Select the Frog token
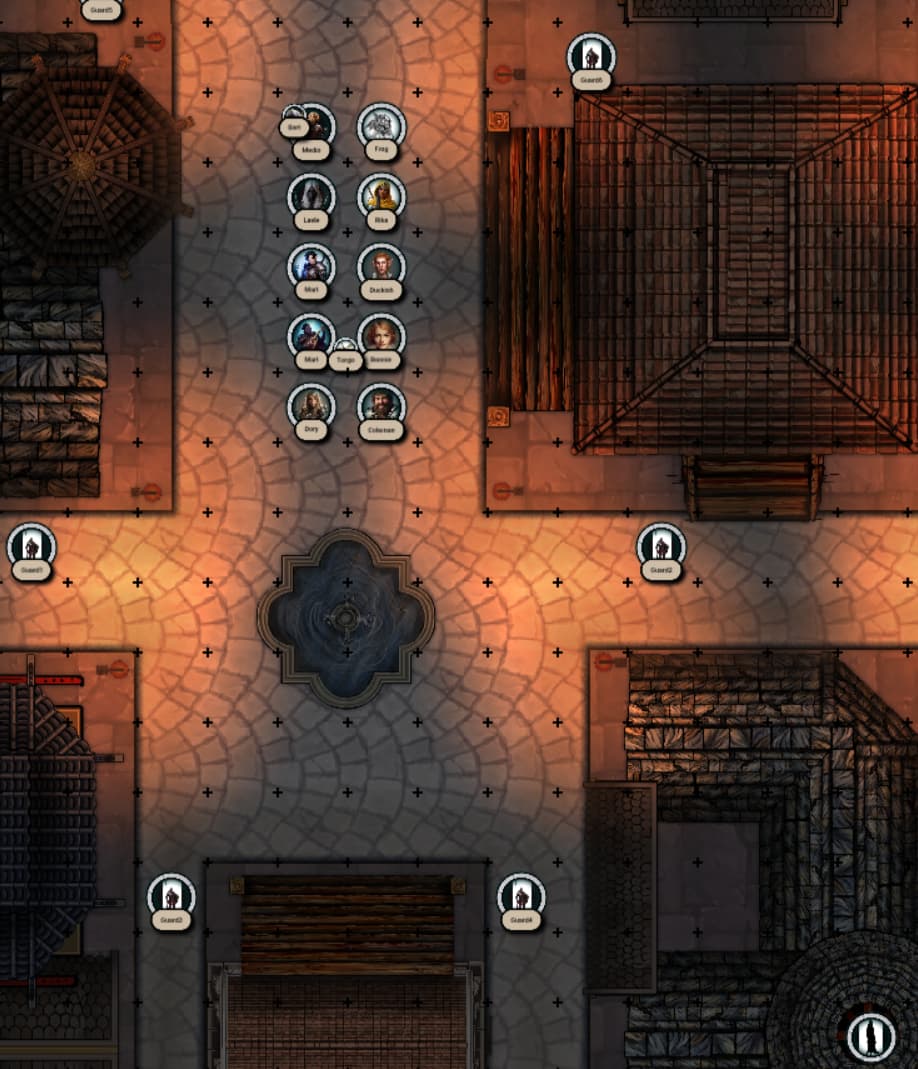Screen dimensions: 918x1069 pyautogui.click(x=381, y=127)
